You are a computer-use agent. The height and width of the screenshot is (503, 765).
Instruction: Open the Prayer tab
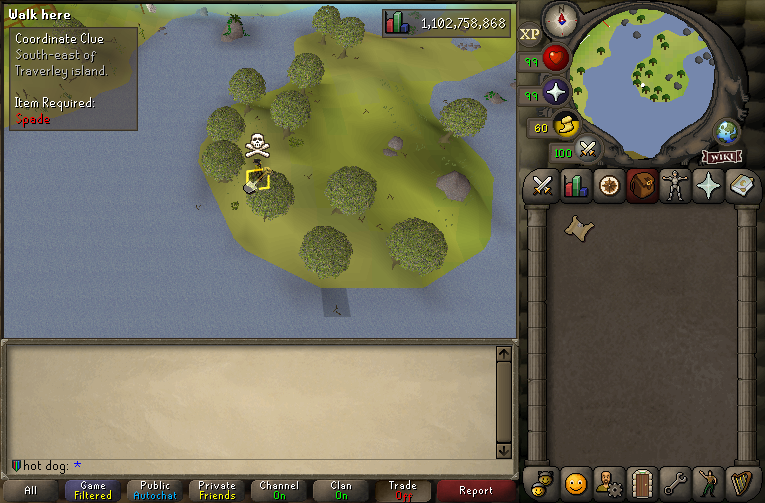708,186
